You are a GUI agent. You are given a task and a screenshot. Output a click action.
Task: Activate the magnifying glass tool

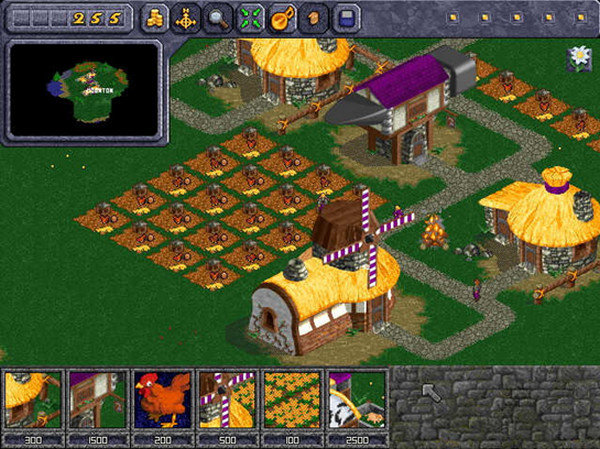click(x=219, y=18)
